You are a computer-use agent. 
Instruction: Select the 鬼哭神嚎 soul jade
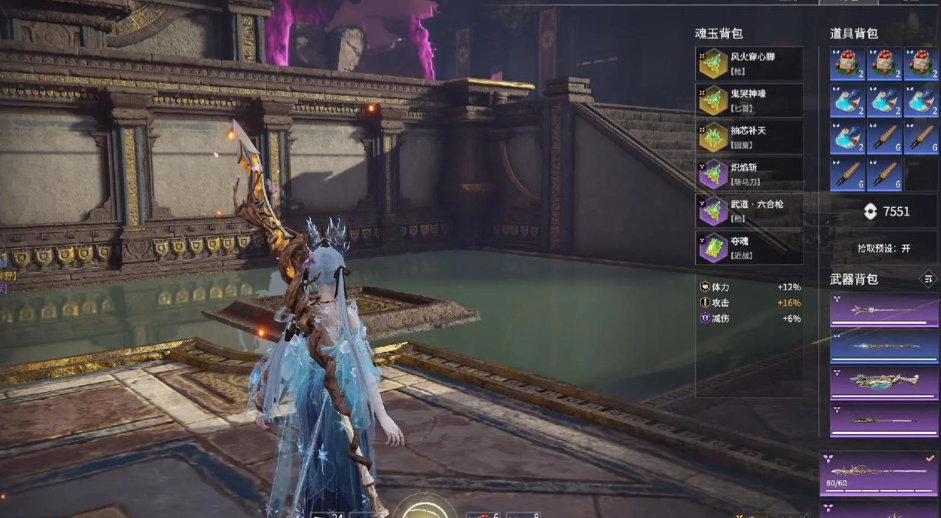(x=750, y=100)
